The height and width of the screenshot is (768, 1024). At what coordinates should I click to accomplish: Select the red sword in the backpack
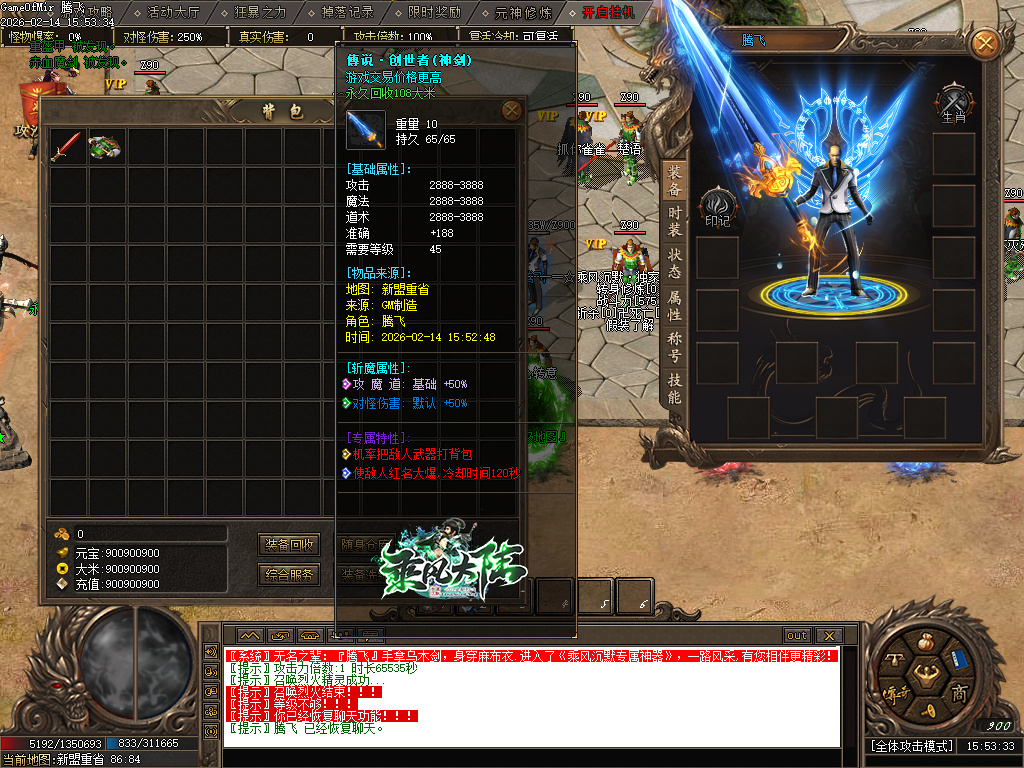pos(66,146)
